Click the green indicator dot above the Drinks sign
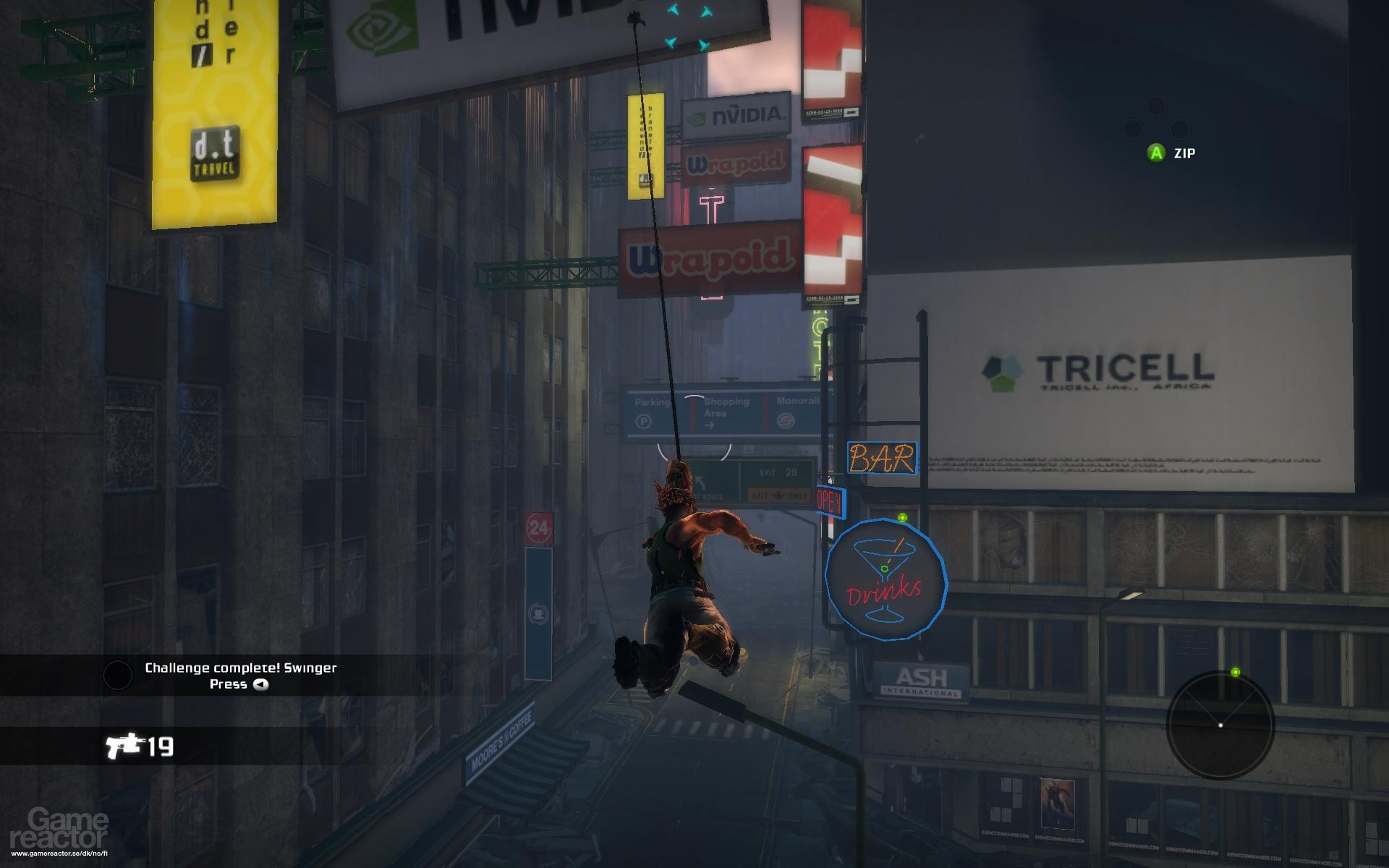Screen dimensions: 1389x868 click(901, 518)
